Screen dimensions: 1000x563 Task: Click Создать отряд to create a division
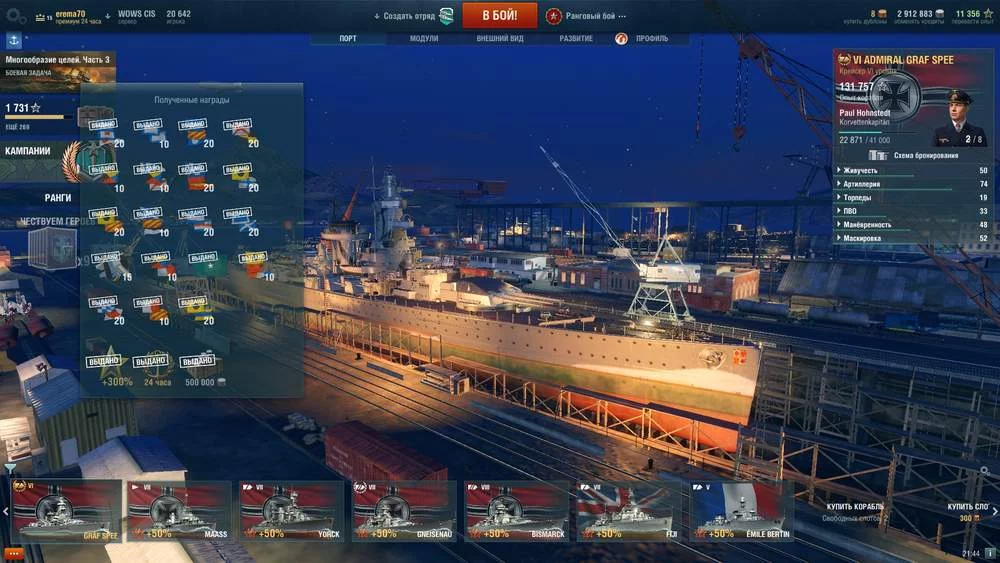tap(413, 16)
